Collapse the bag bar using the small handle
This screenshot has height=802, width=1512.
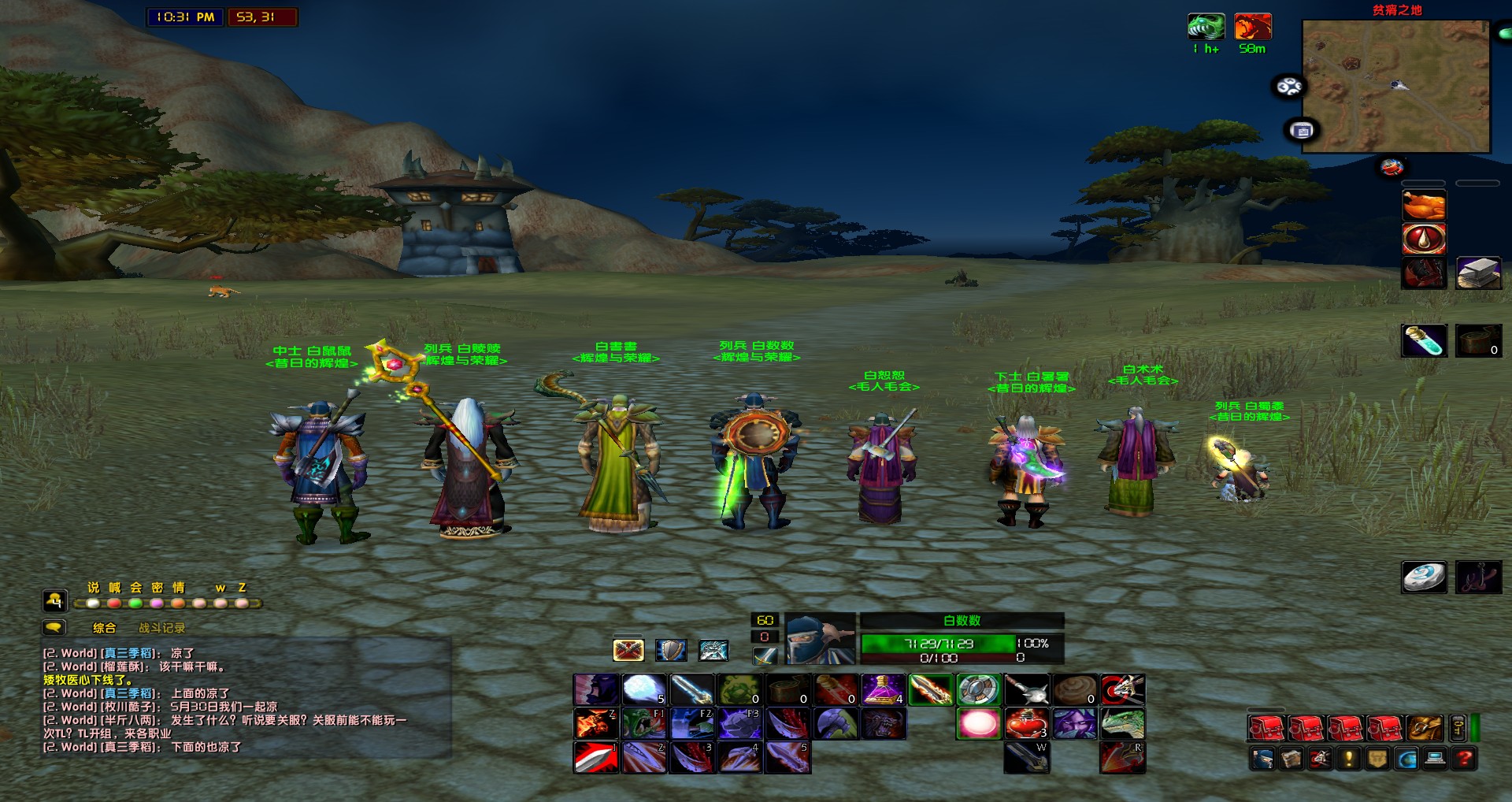(1474, 729)
